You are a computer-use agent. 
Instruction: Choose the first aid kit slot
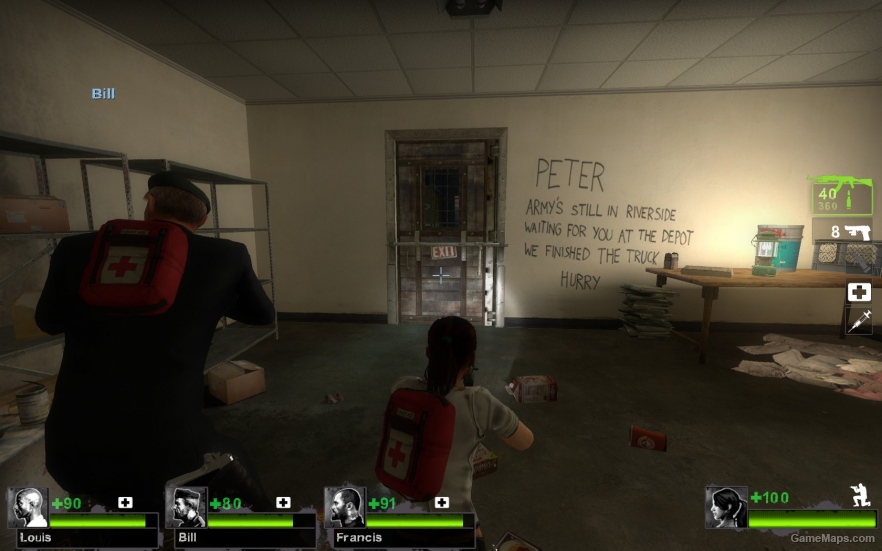pos(858,292)
